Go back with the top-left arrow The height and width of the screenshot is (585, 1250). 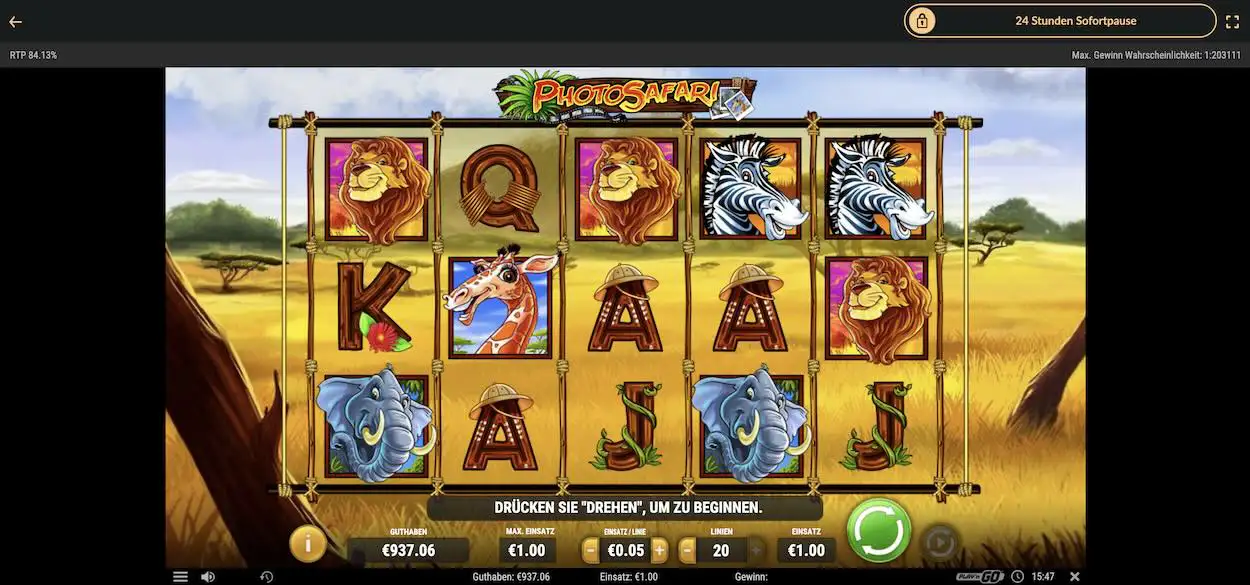16,21
